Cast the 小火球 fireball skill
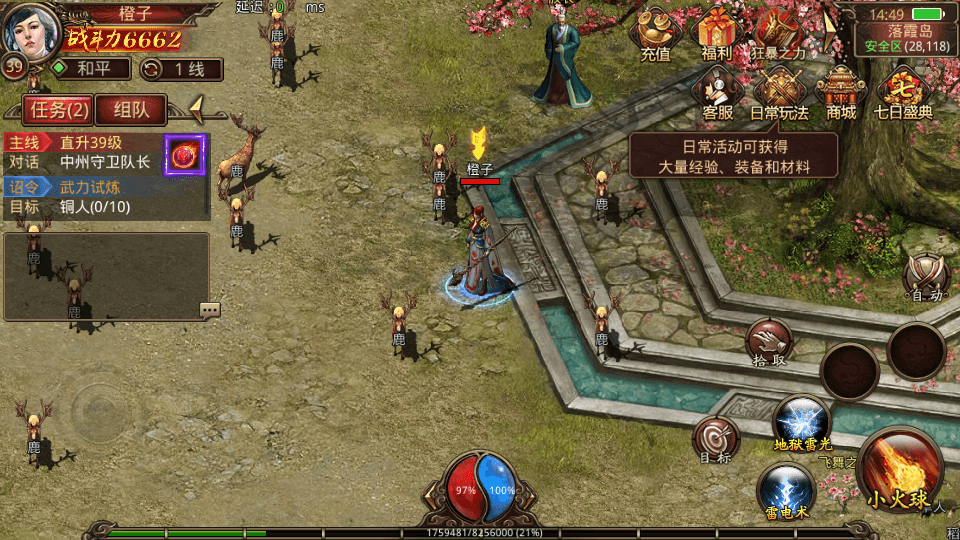 pos(899,472)
